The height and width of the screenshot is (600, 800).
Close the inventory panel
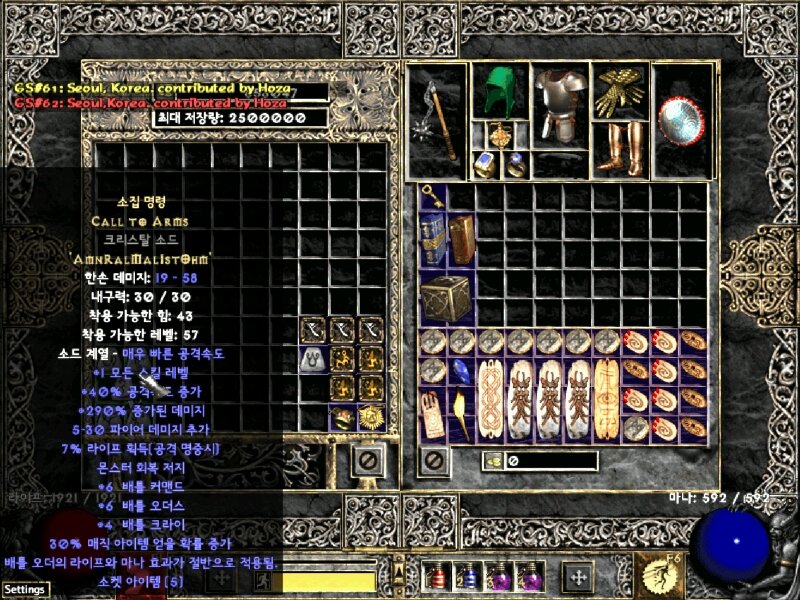(x=432, y=461)
